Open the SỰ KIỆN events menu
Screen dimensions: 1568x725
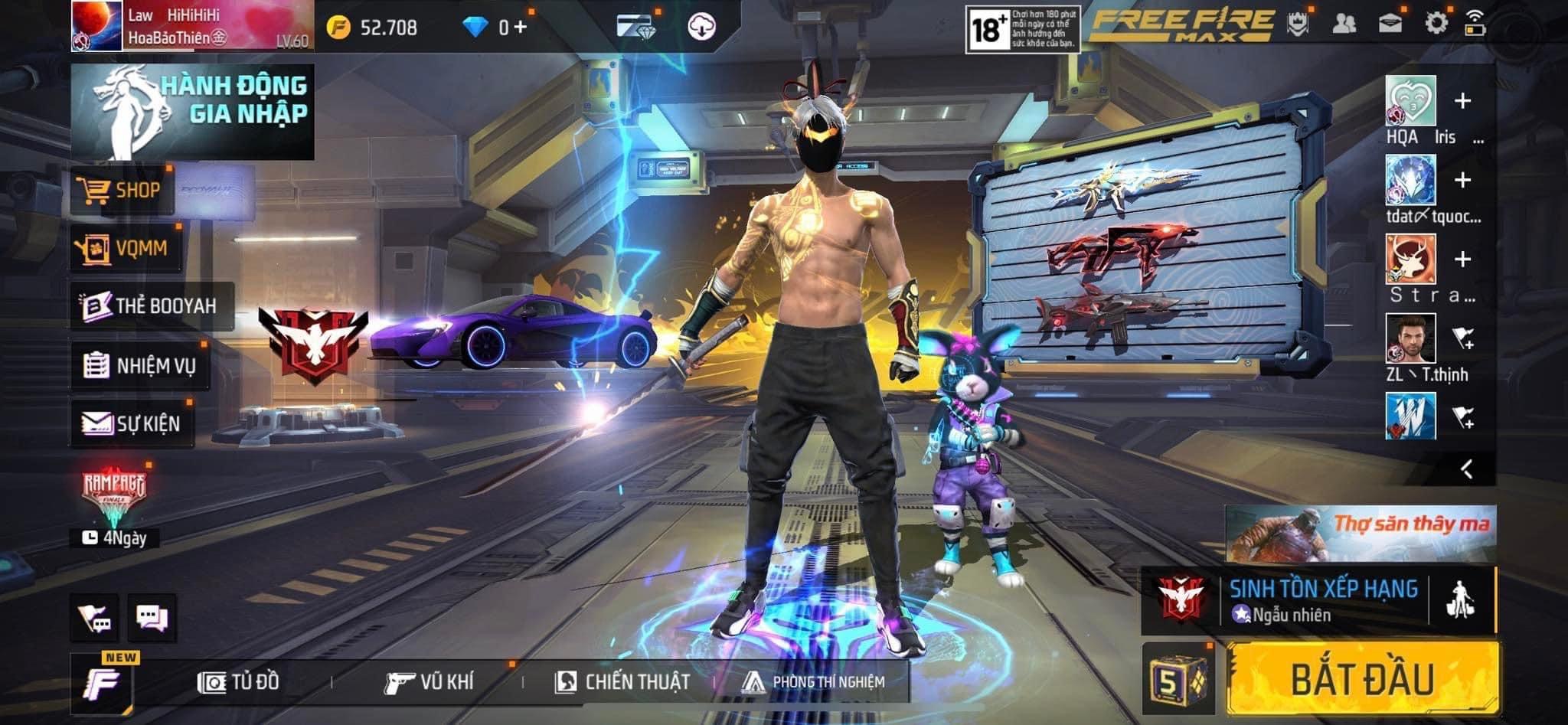(x=132, y=423)
